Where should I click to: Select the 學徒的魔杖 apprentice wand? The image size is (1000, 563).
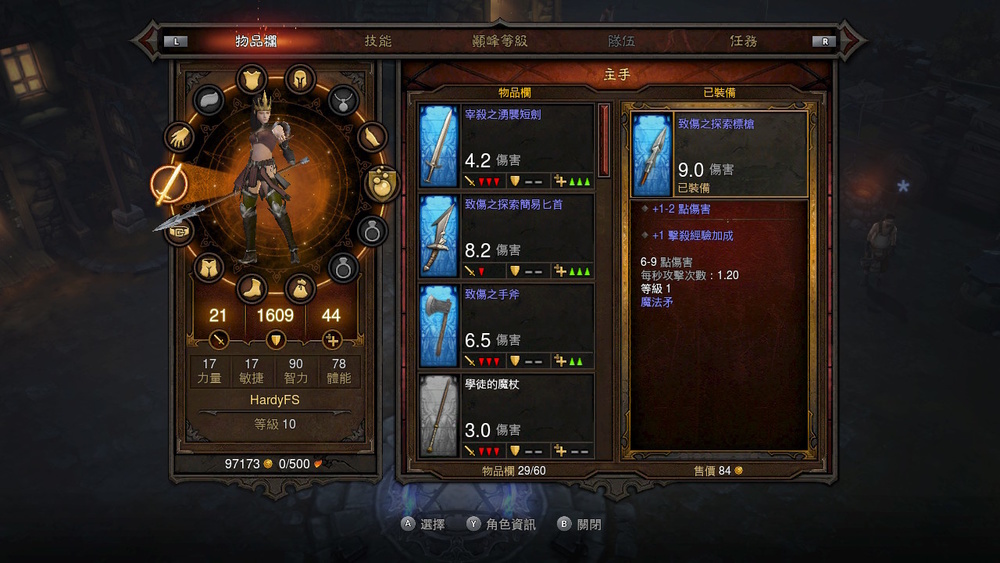coord(506,415)
